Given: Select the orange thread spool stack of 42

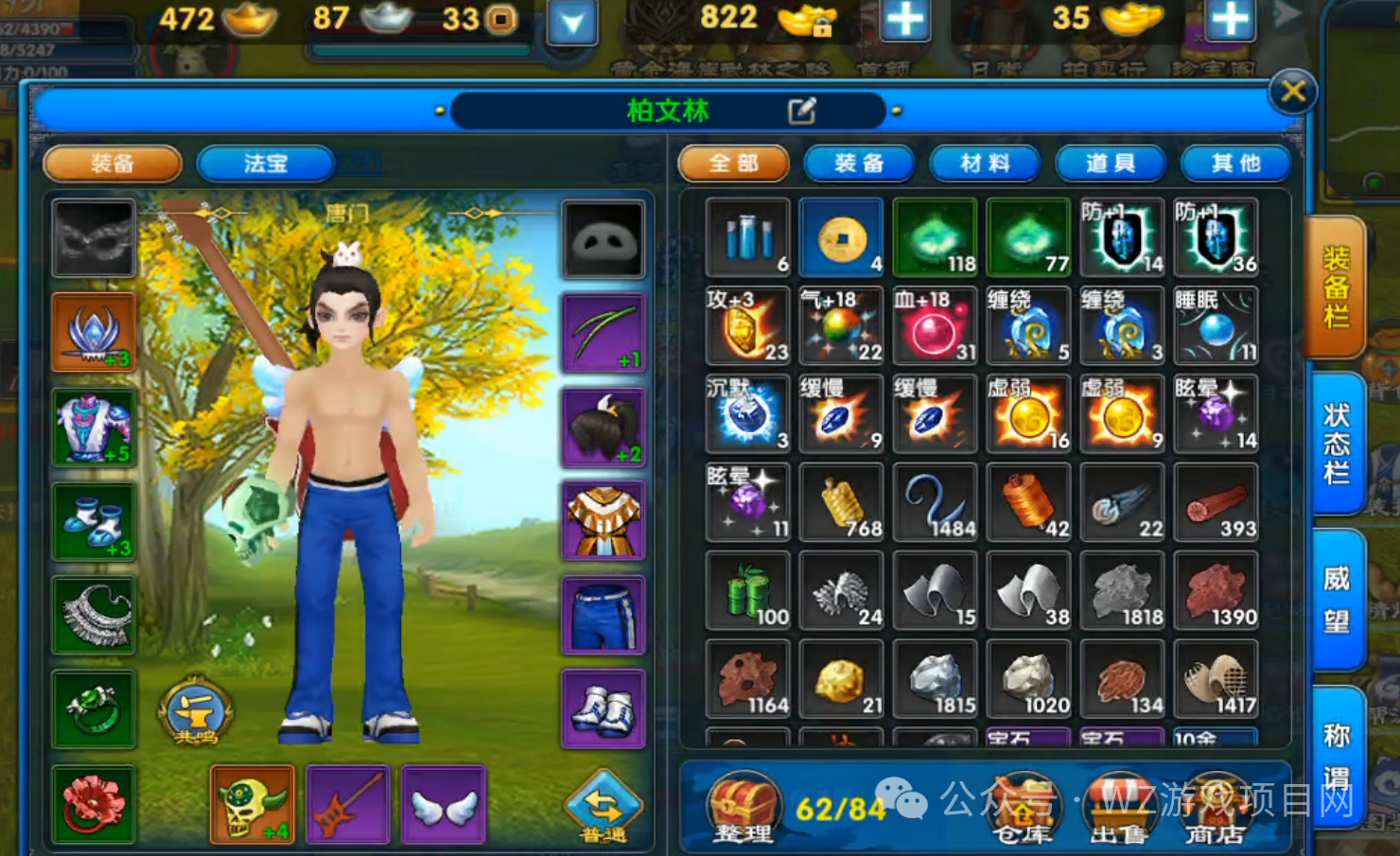Looking at the screenshot, I should pyautogui.click(x=1028, y=503).
